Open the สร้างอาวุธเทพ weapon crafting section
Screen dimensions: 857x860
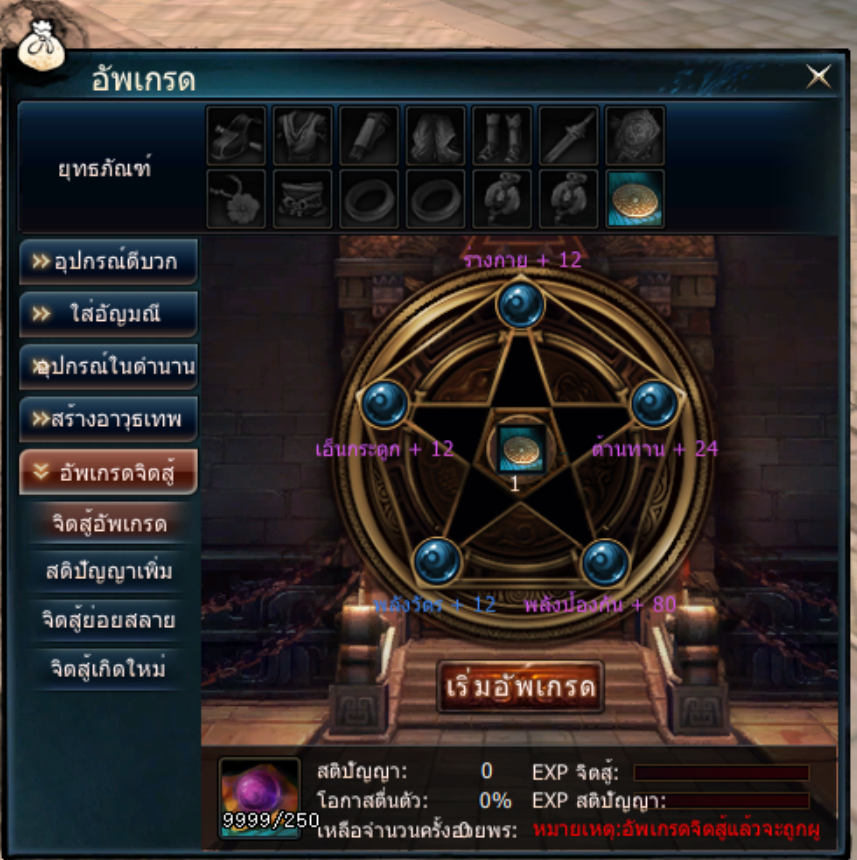click(108, 420)
